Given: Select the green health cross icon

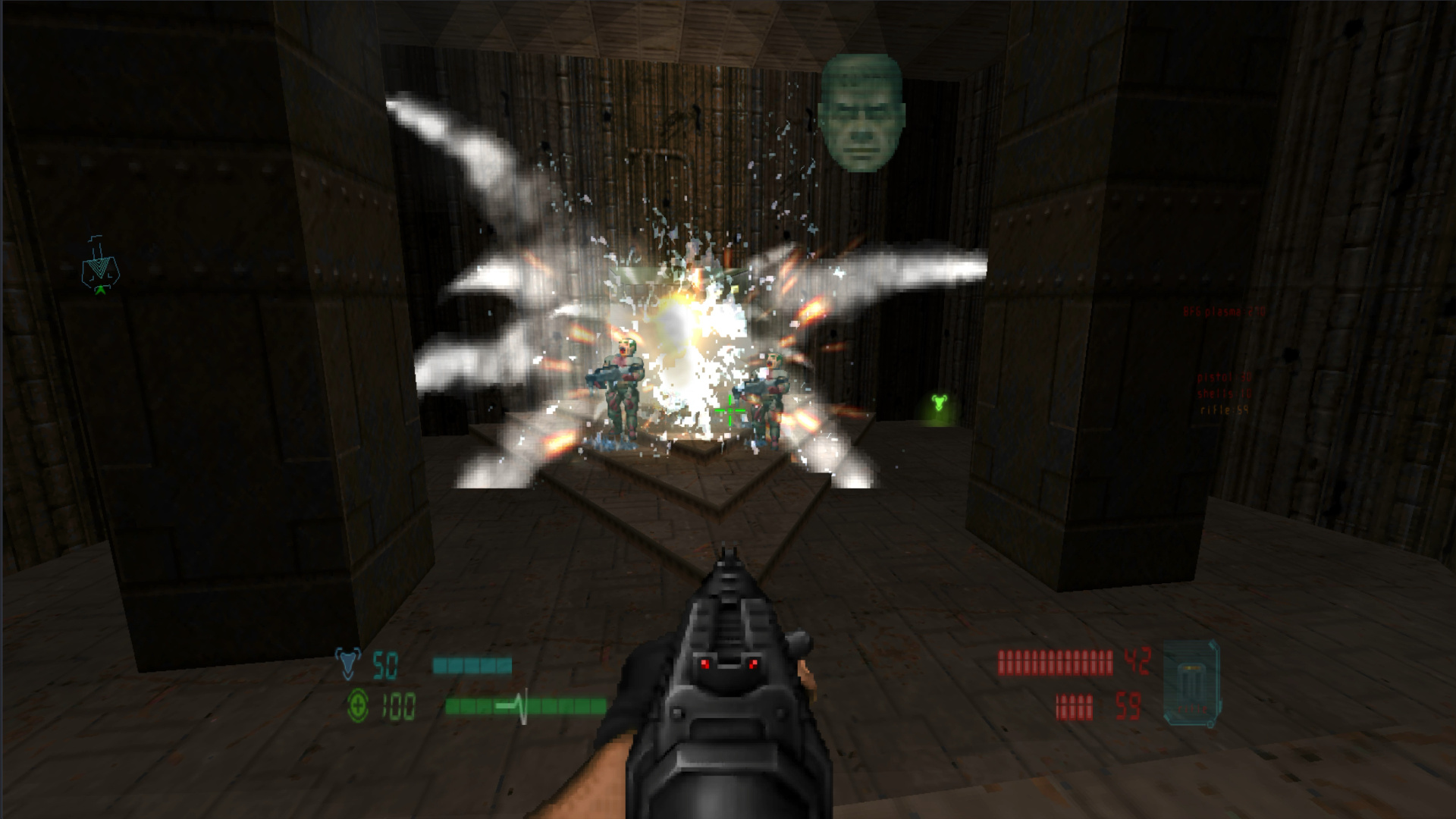Looking at the screenshot, I should point(356,707).
